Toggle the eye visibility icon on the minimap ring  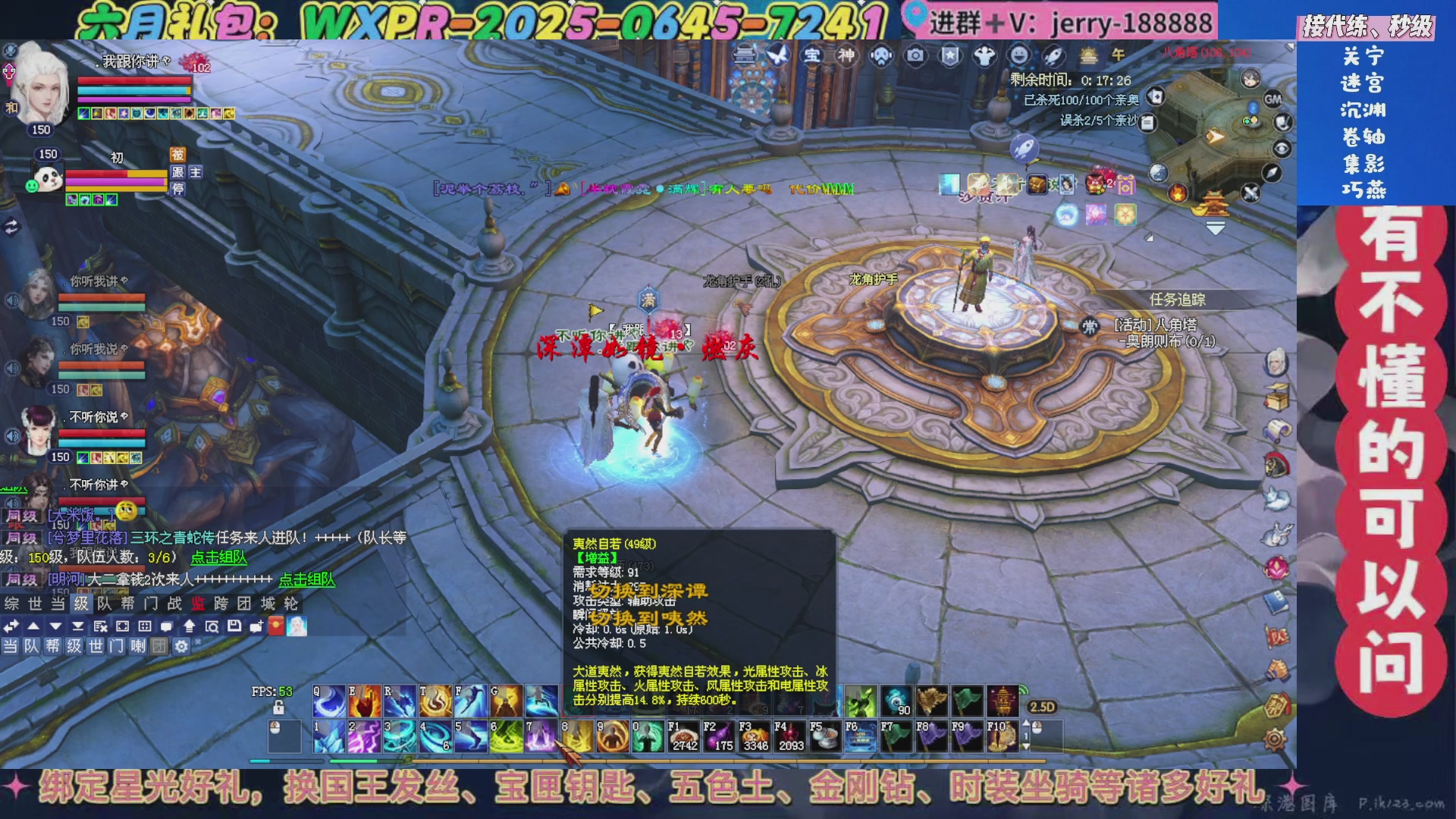tap(1283, 148)
